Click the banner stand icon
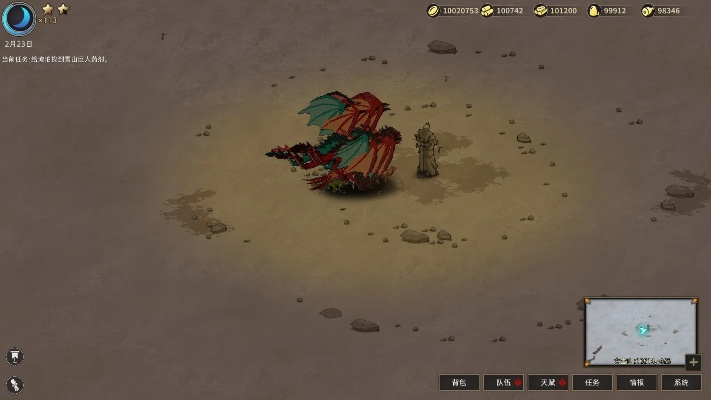This screenshot has height=400, width=711. [15, 356]
